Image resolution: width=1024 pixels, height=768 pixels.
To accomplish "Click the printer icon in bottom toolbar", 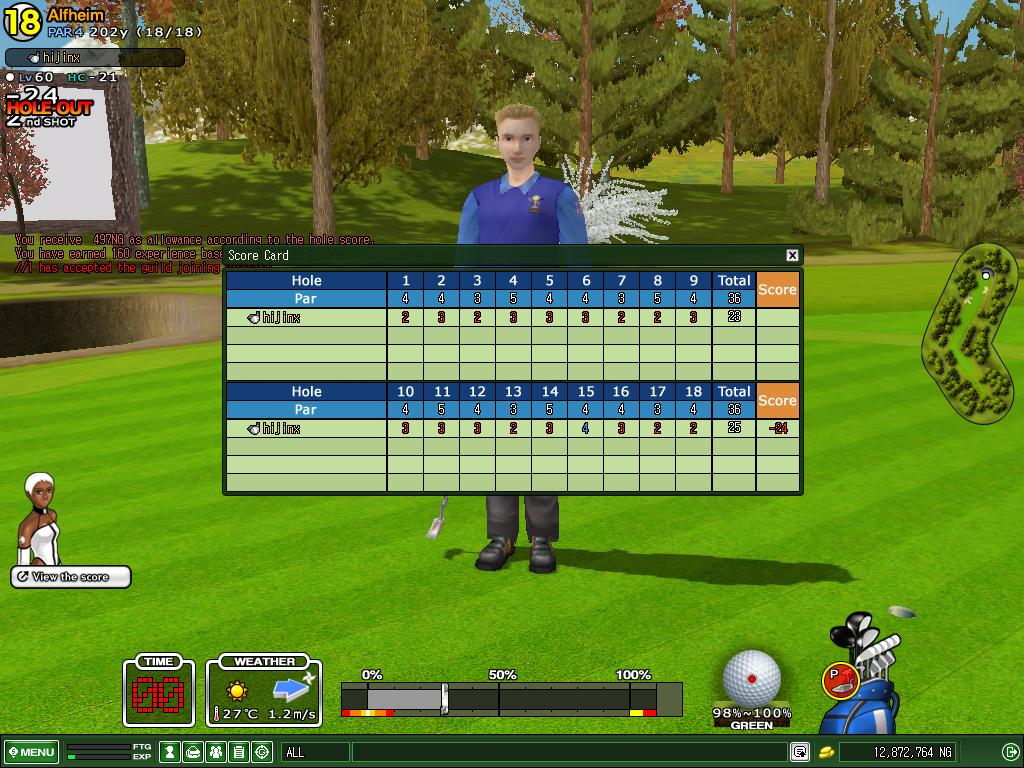I will click(x=193, y=752).
